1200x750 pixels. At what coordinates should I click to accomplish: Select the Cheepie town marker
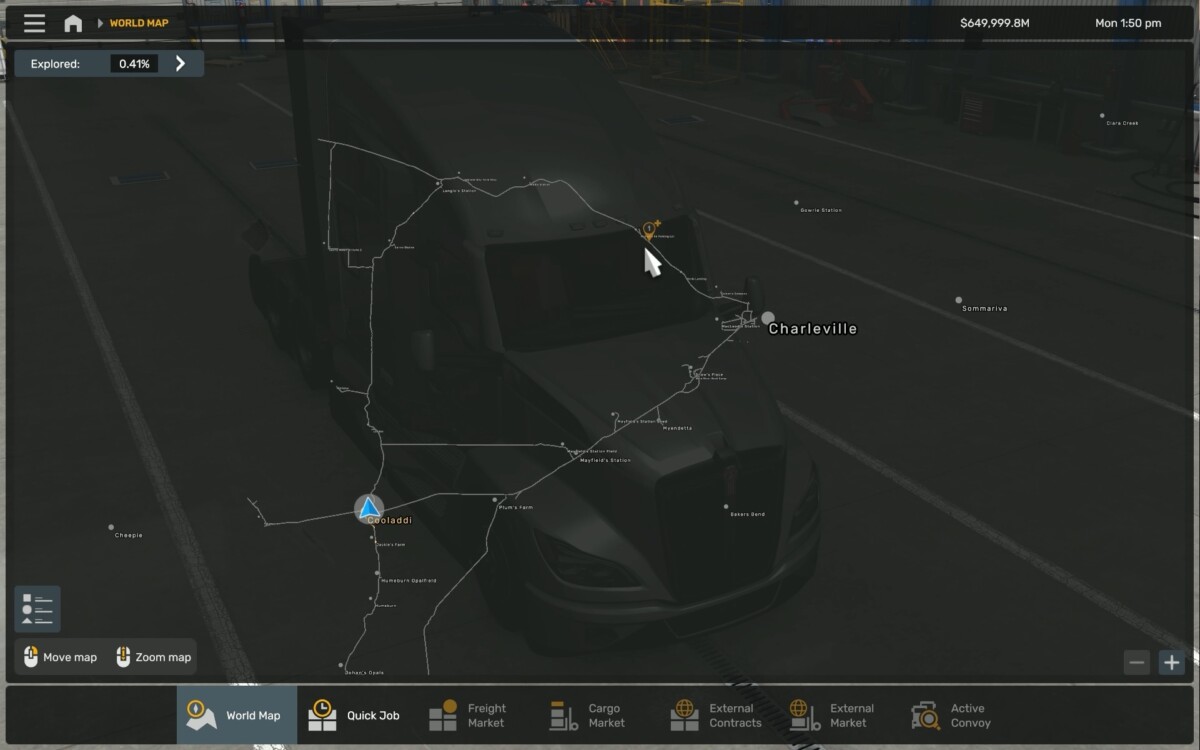point(111,527)
